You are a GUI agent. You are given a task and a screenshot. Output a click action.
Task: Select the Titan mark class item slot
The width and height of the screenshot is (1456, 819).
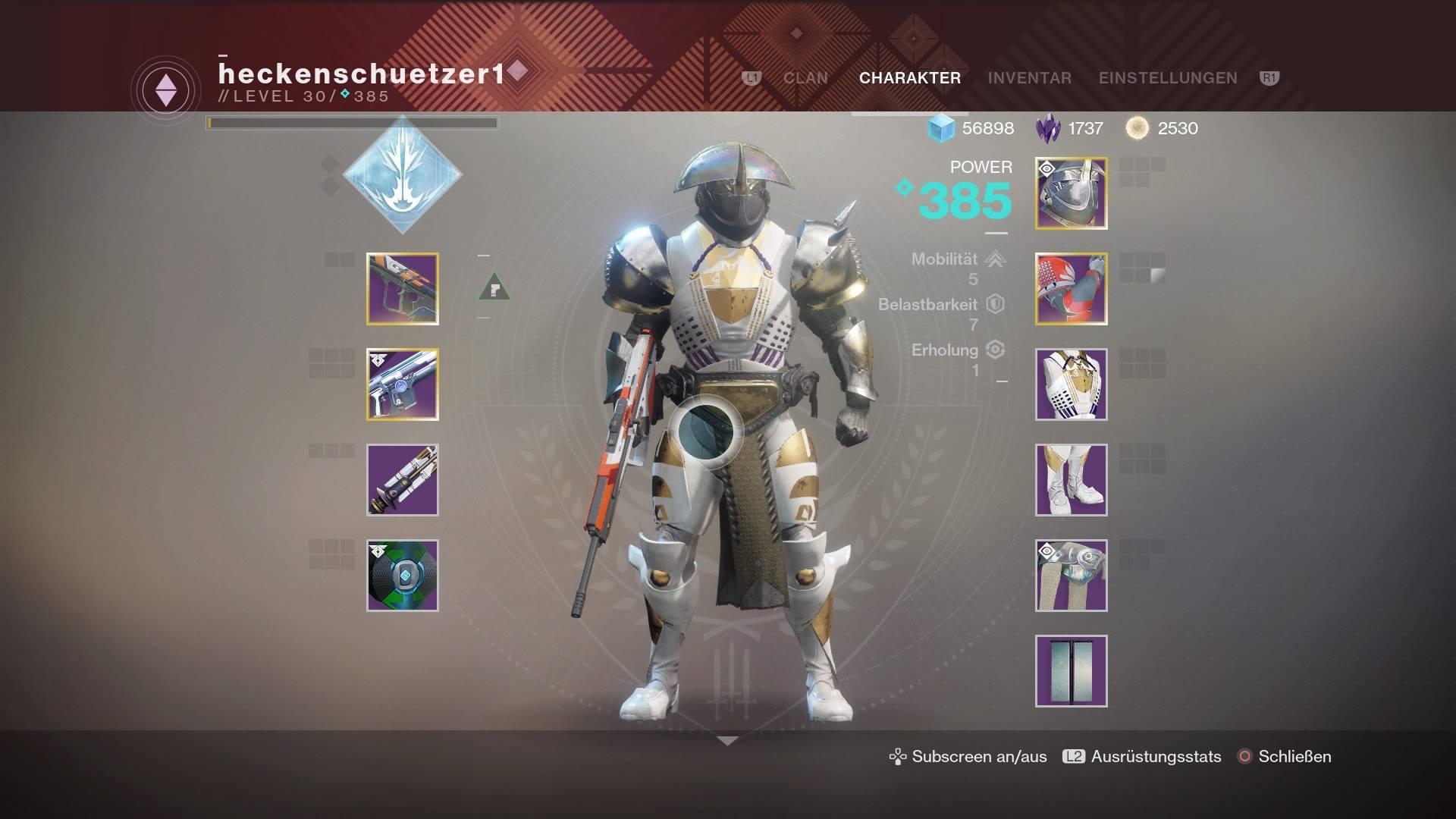pyautogui.click(x=1071, y=576)
